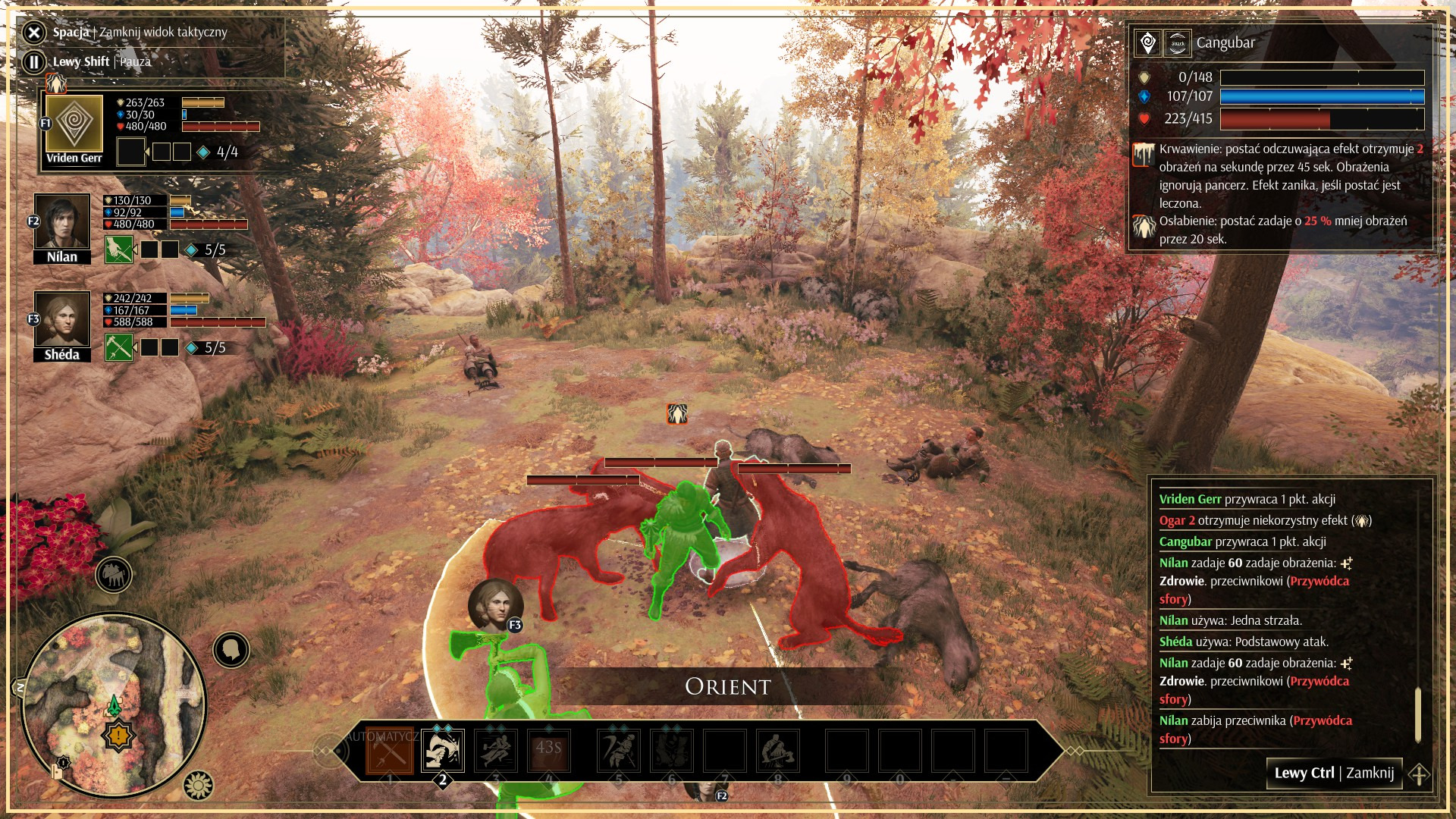Use the kneeling axe figure ability in slot 8
The width and height of the screenshot is (1456, 819).
(x=778, y=751)
